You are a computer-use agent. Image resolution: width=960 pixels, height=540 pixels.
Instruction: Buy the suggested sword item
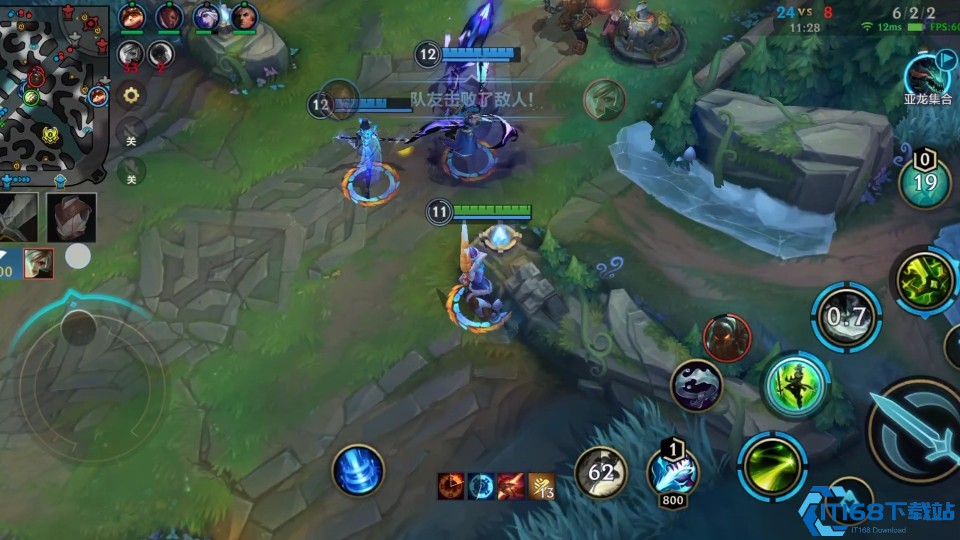20,217
